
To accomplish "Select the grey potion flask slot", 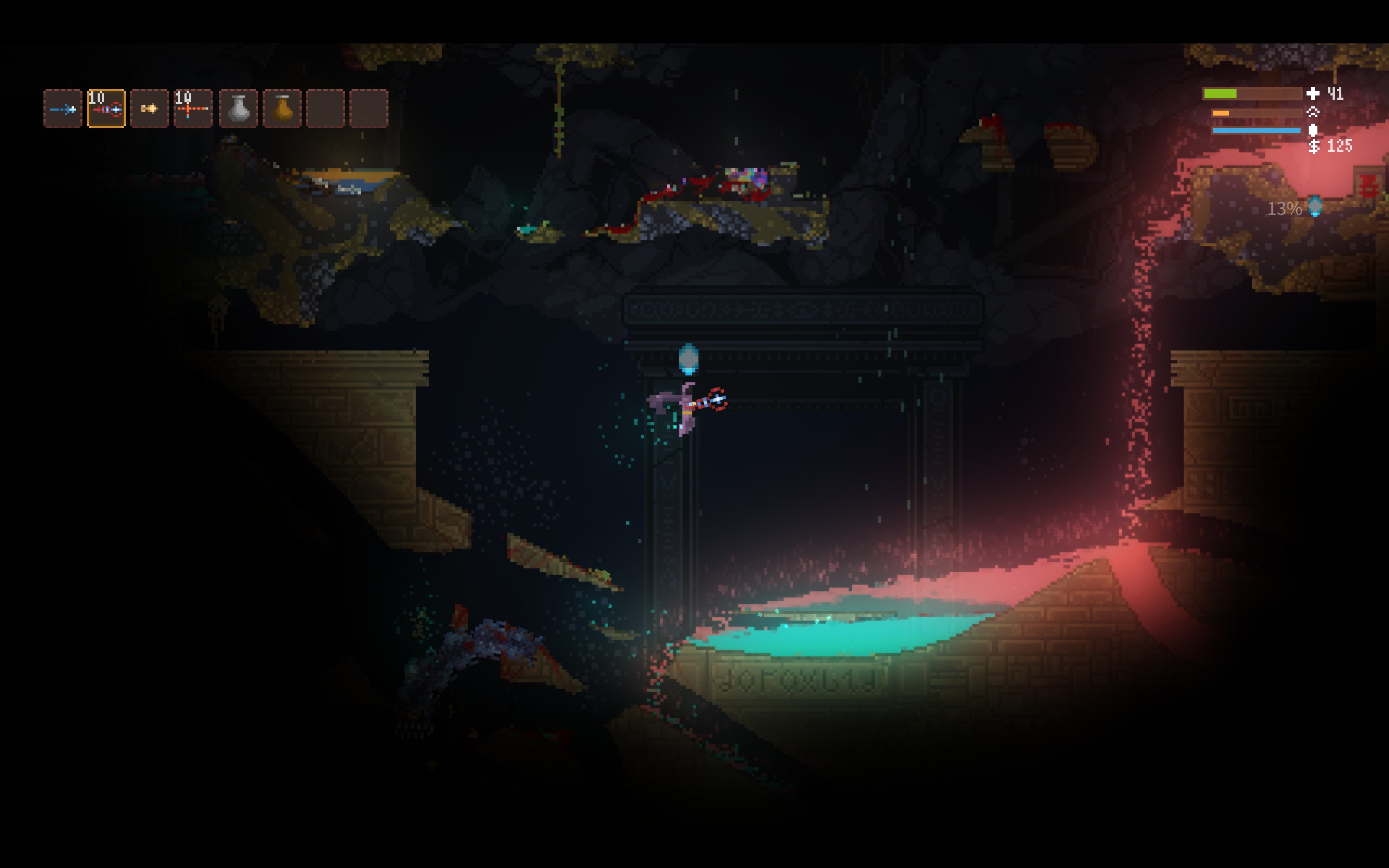I will pos(238,108).
